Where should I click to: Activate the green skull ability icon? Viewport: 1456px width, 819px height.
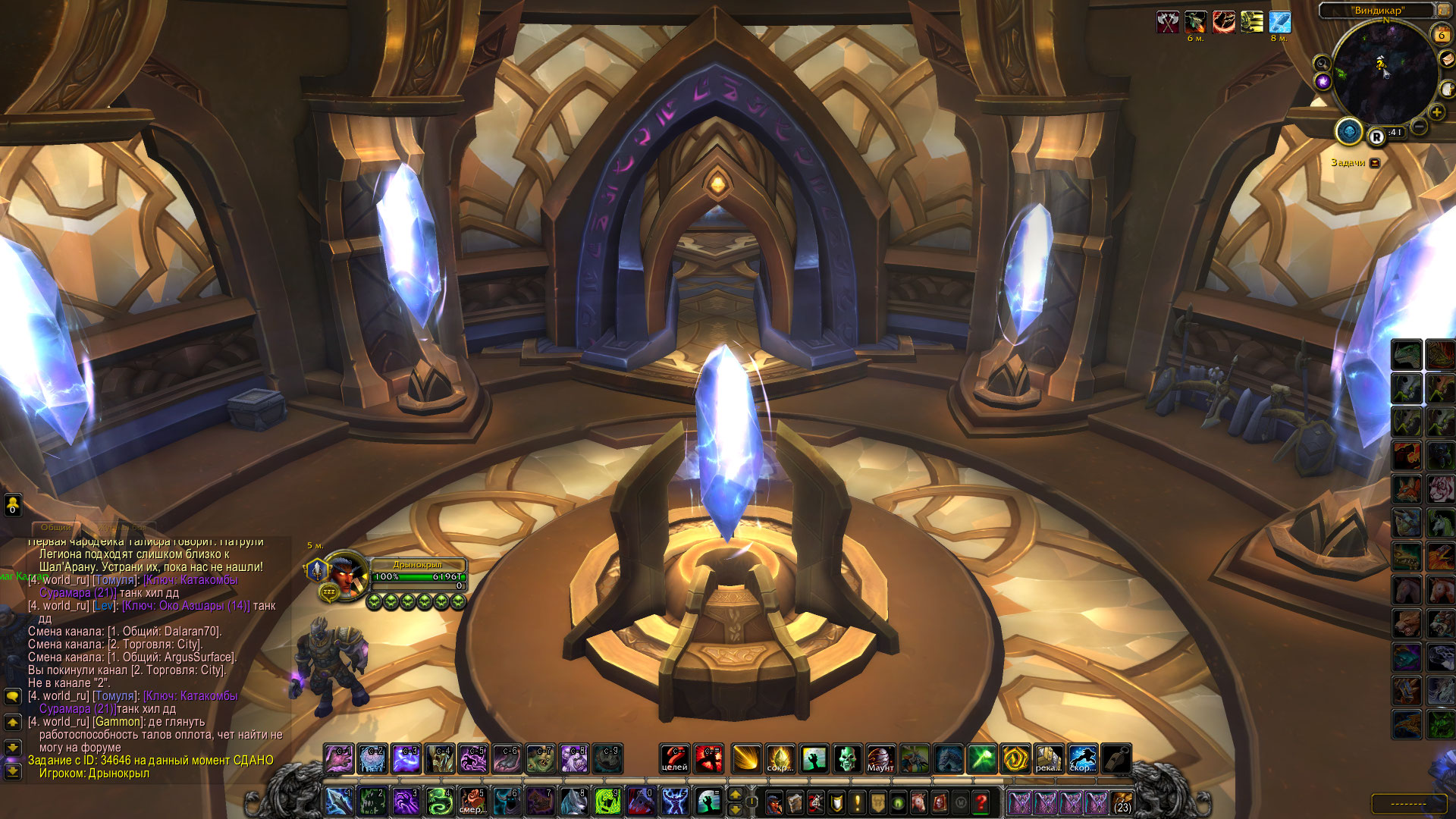(x=847, y=758)
